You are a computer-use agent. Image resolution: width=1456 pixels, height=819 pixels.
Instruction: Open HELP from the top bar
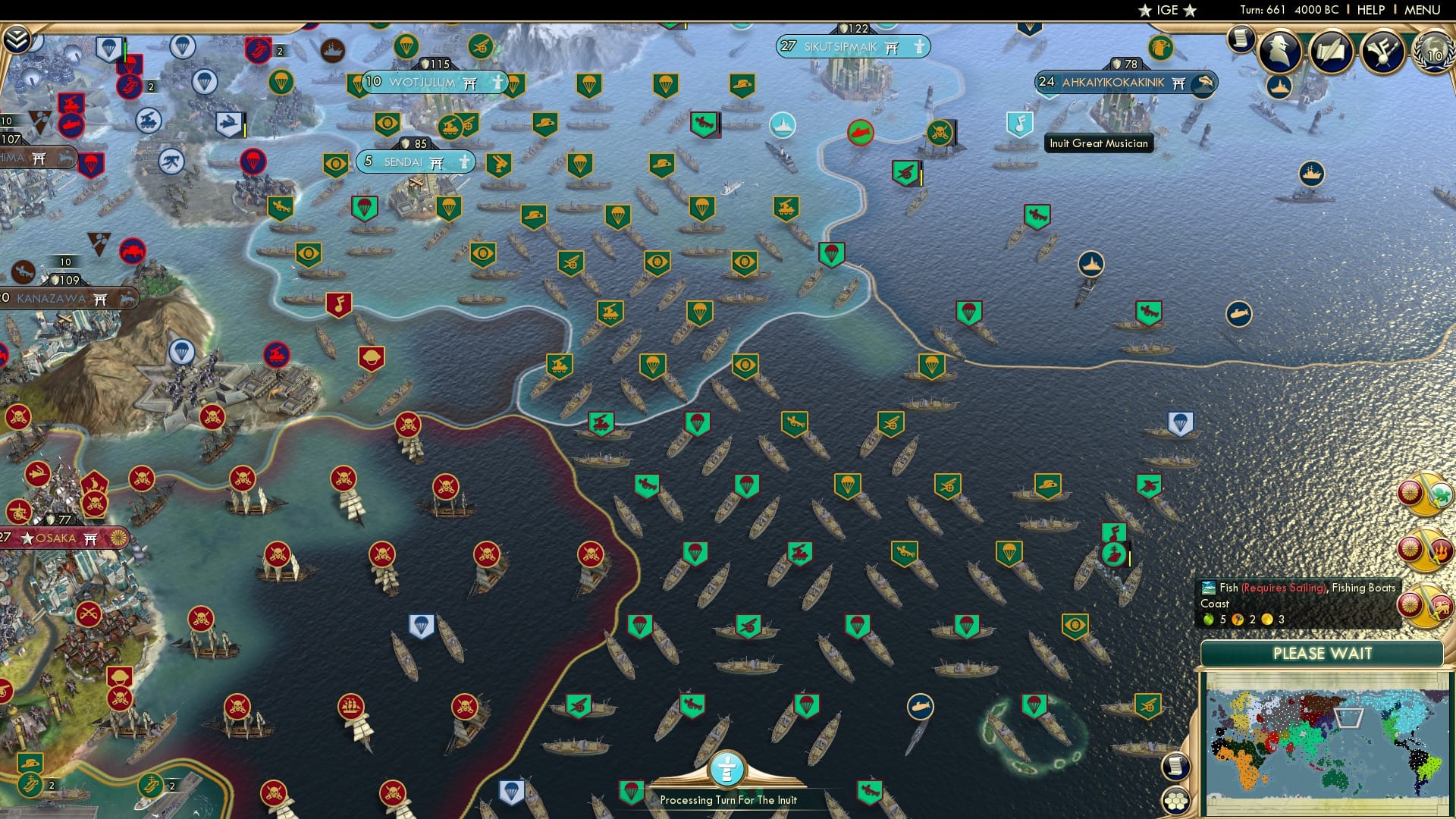coord(1370,9)
